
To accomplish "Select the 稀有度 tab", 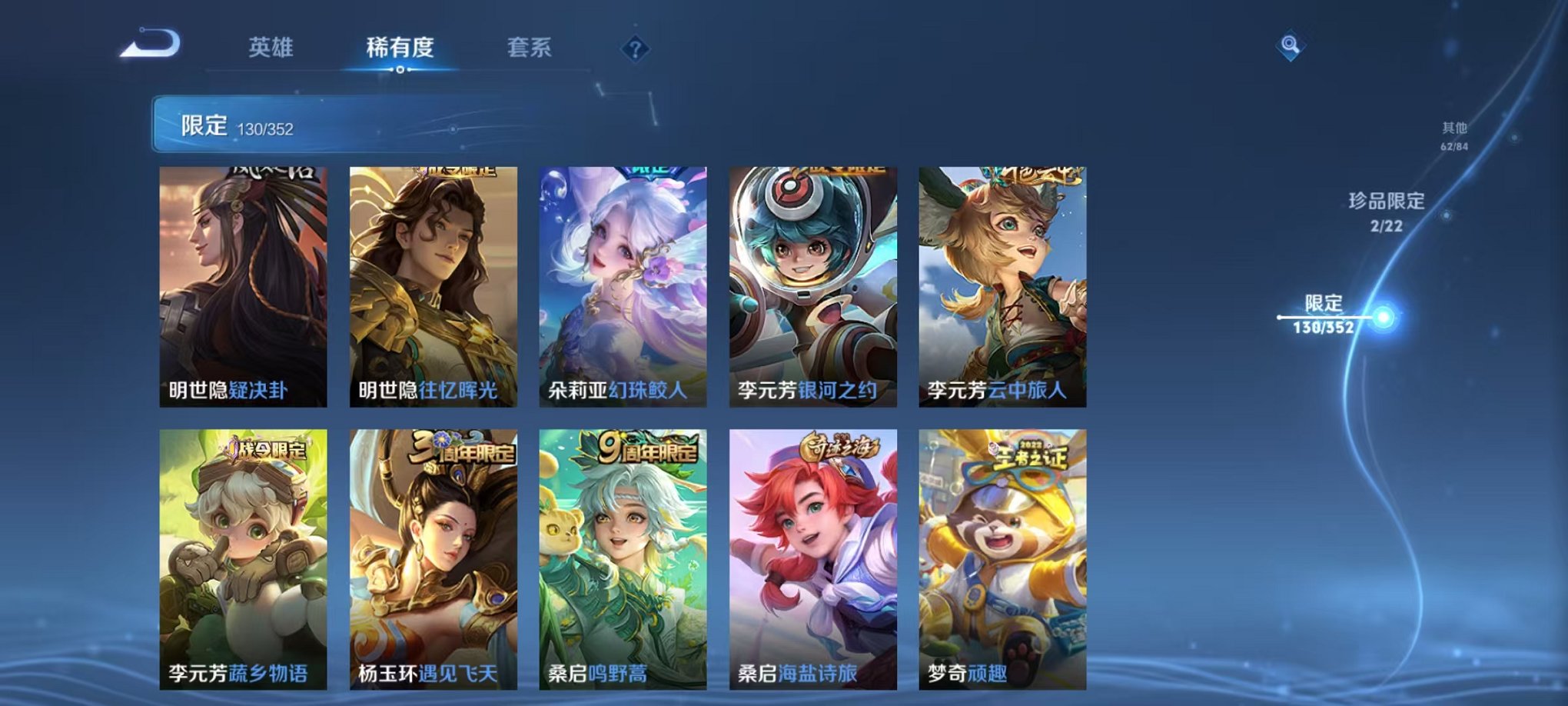I will click(x=401, y=48).
